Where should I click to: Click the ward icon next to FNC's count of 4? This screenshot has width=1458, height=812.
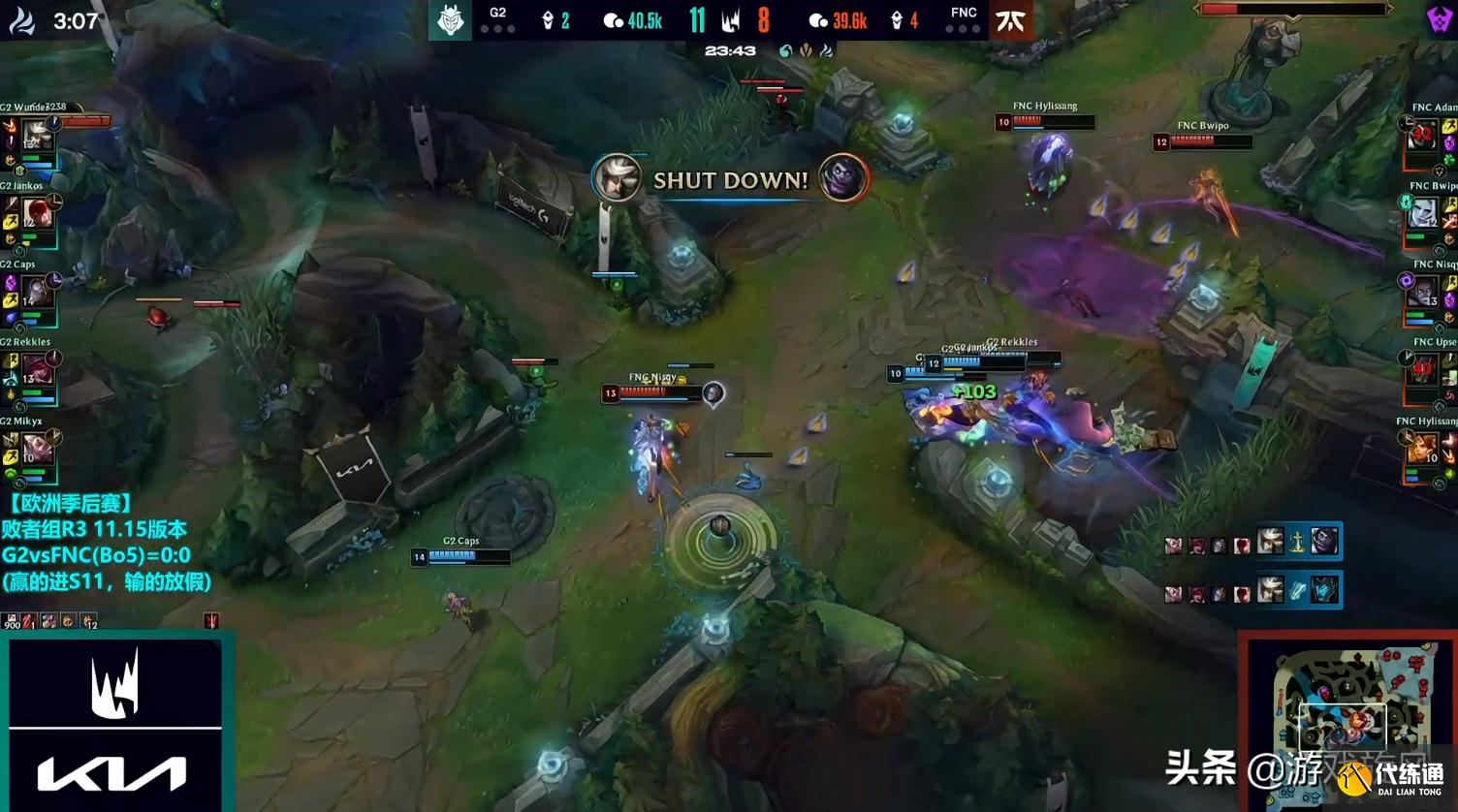pos(897,20)
